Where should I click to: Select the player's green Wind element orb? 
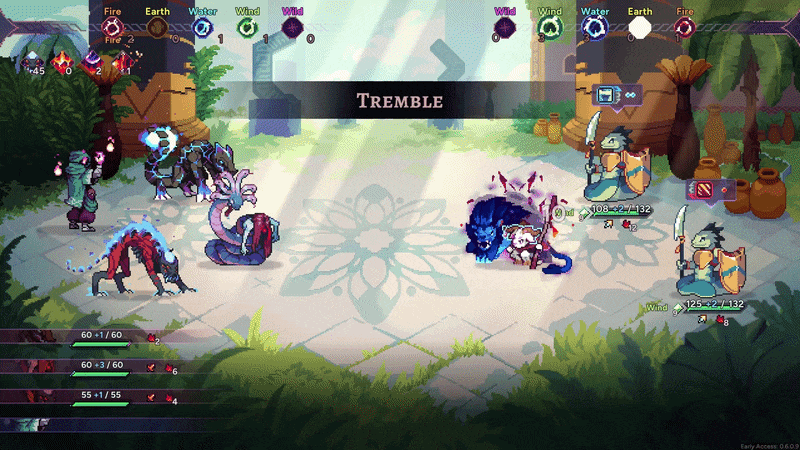(247, 29)
